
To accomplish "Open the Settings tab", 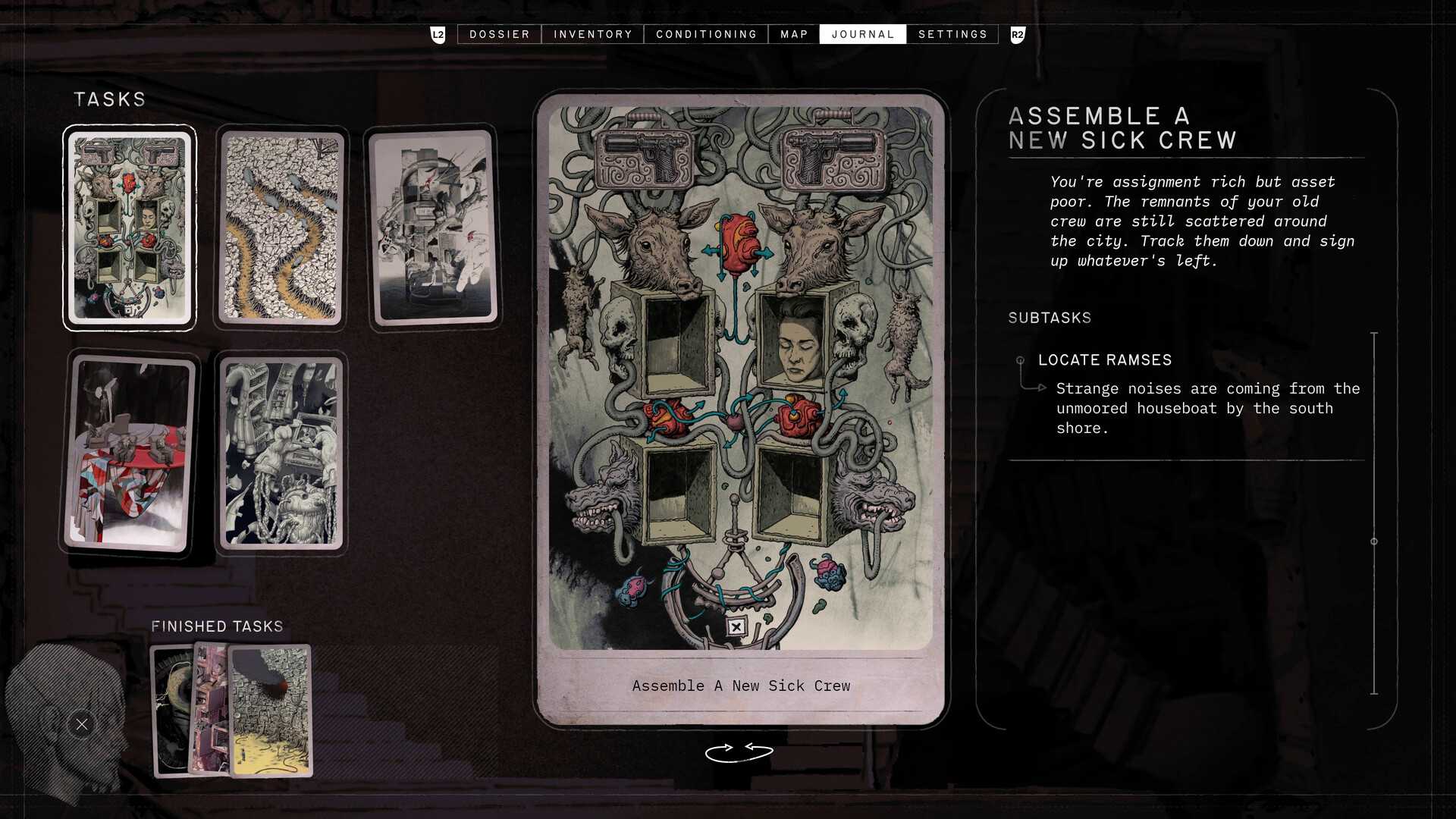I will [952, 33].
